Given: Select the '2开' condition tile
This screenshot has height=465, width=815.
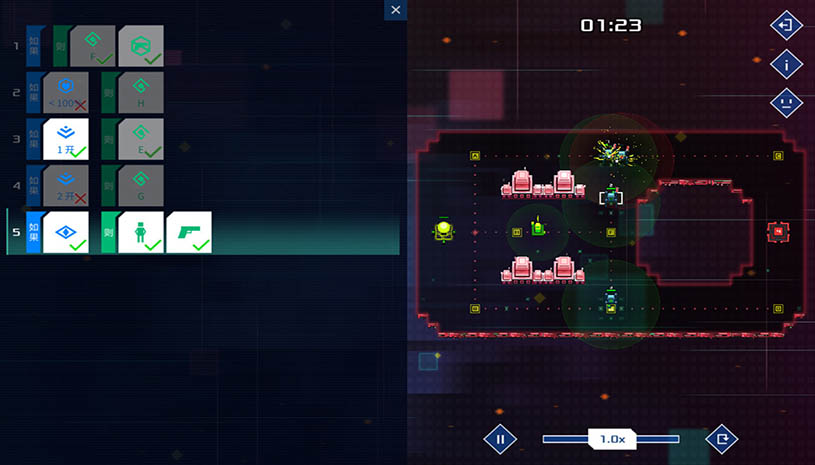Looking at the screenshot, I should coord(65,186).
